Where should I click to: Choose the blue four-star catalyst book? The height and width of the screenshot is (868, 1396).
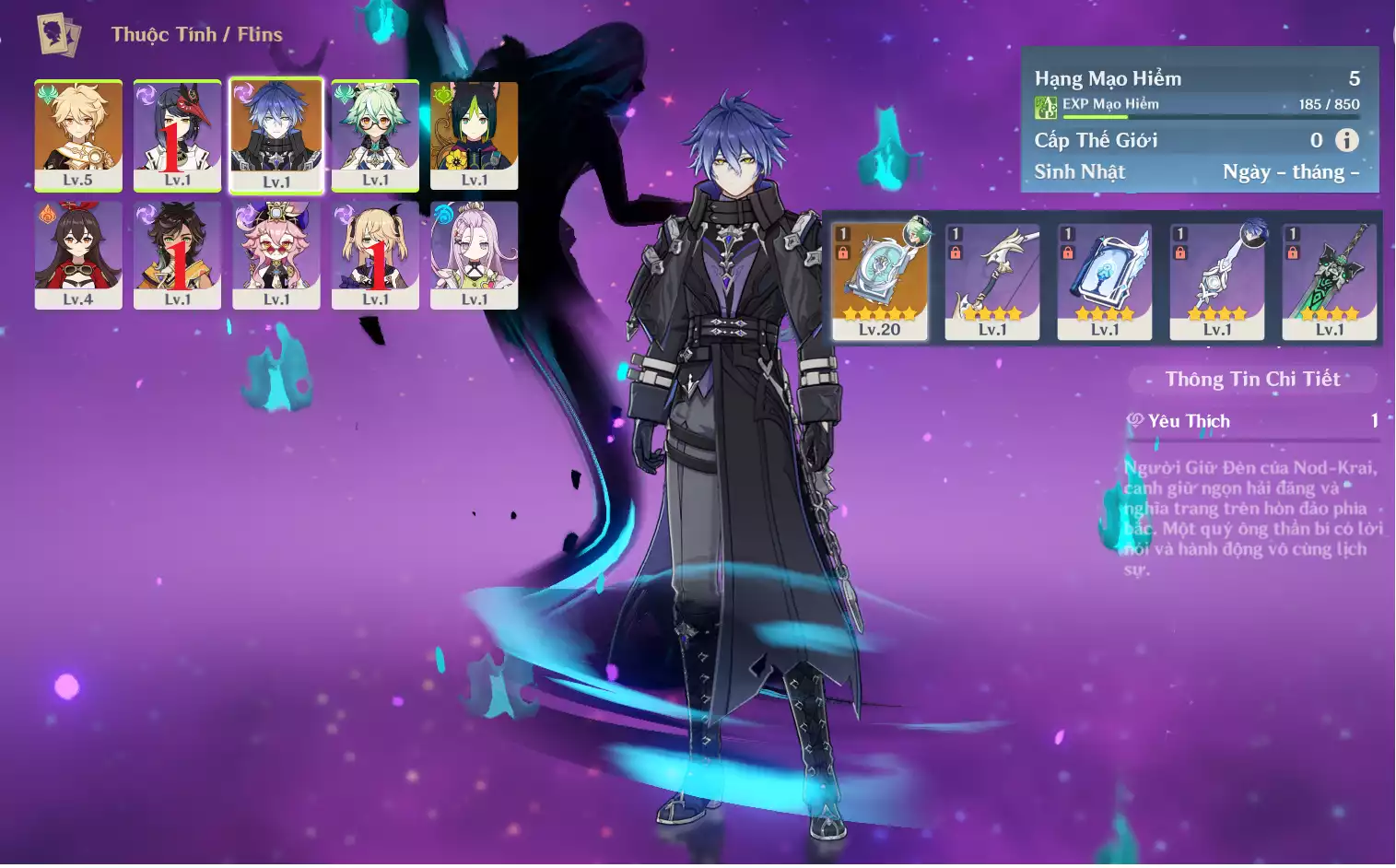pos(1105,280)
